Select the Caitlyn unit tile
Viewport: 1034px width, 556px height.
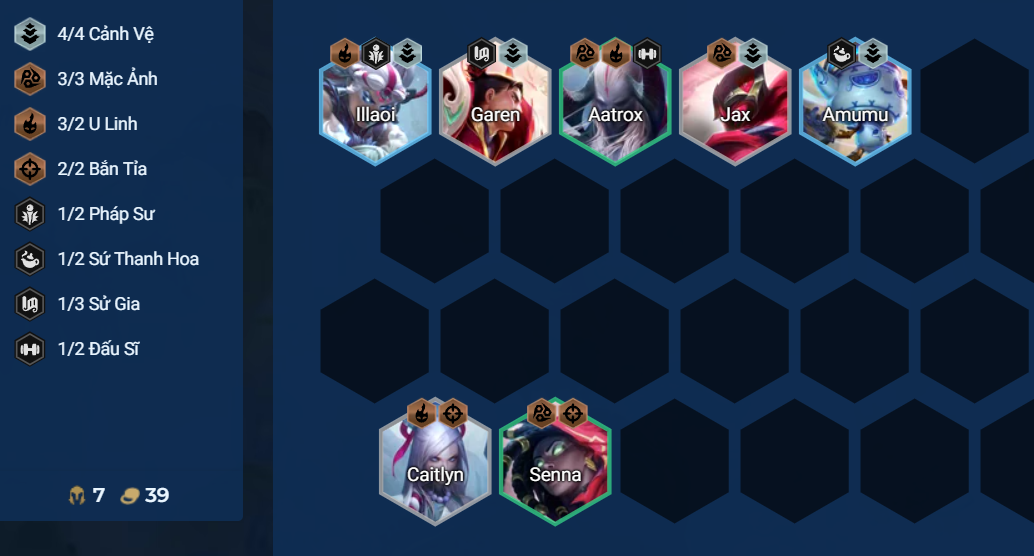(x=435, y=468)
